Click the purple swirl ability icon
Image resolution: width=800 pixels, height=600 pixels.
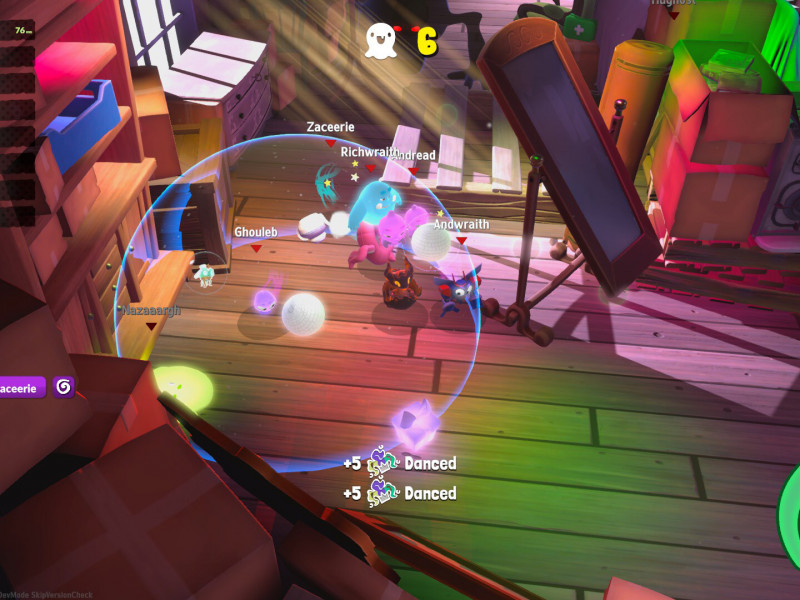(x=64, y=387)
